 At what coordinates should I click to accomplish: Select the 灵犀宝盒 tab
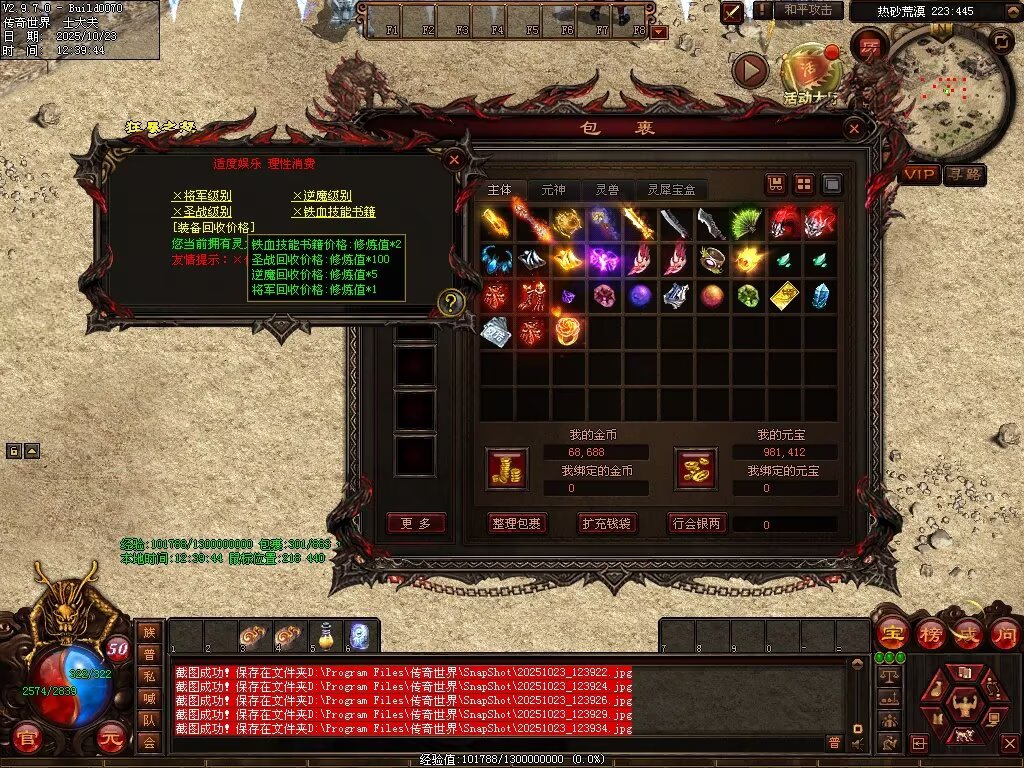pyautogui.click(x=671, y=189)
